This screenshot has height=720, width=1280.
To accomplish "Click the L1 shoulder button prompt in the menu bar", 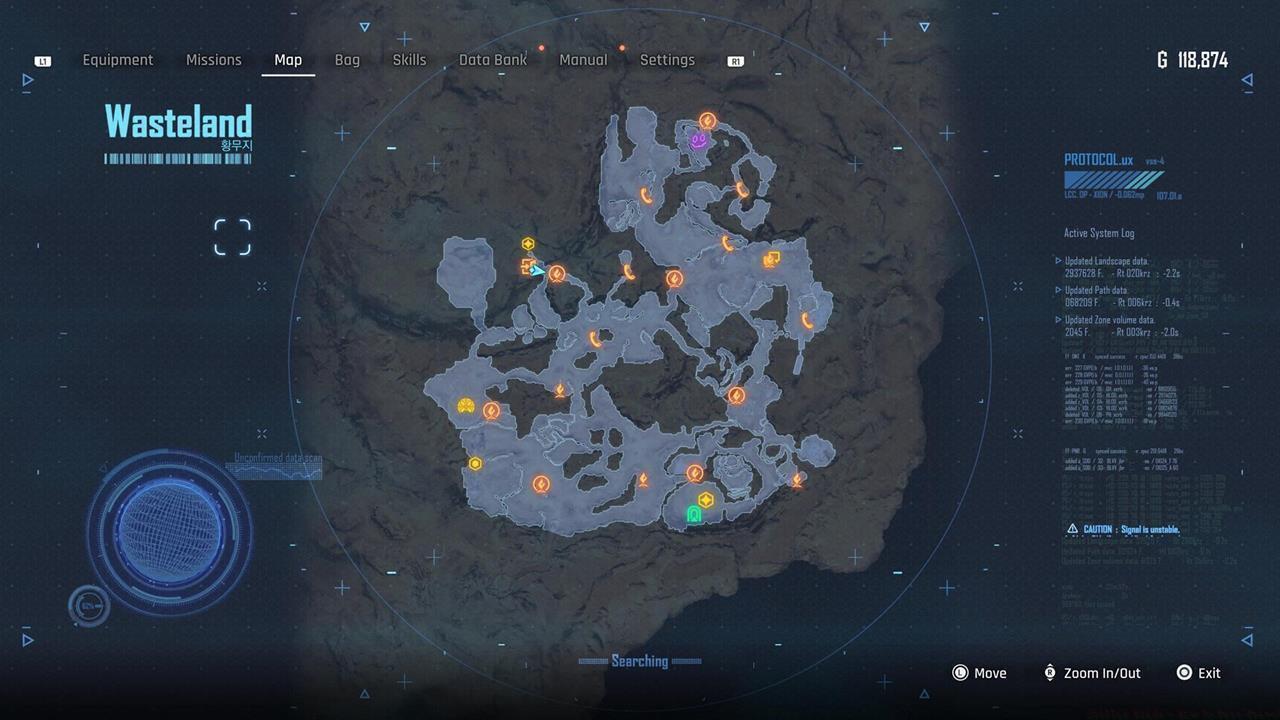I will click(42, 60).
